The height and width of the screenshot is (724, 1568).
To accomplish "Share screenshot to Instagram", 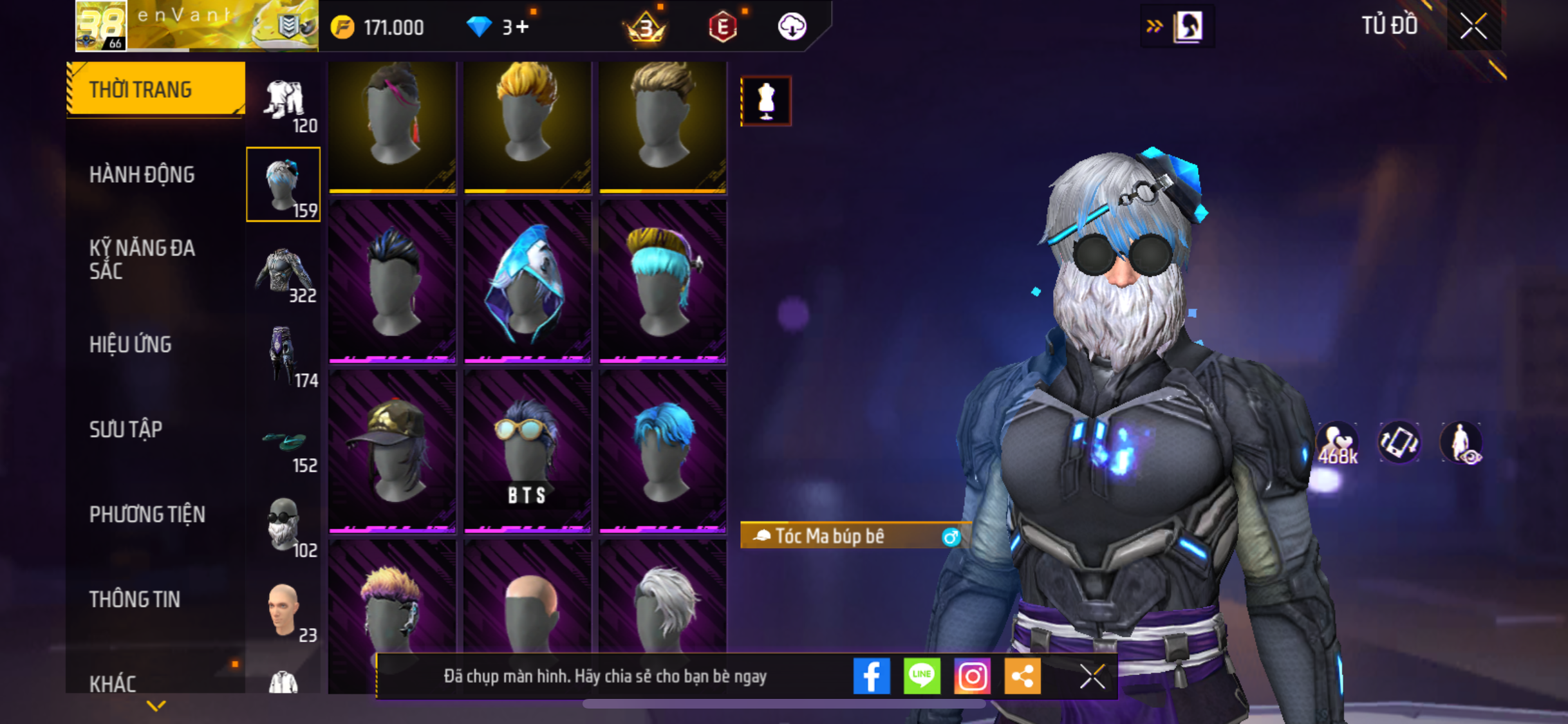I will 972,676.
